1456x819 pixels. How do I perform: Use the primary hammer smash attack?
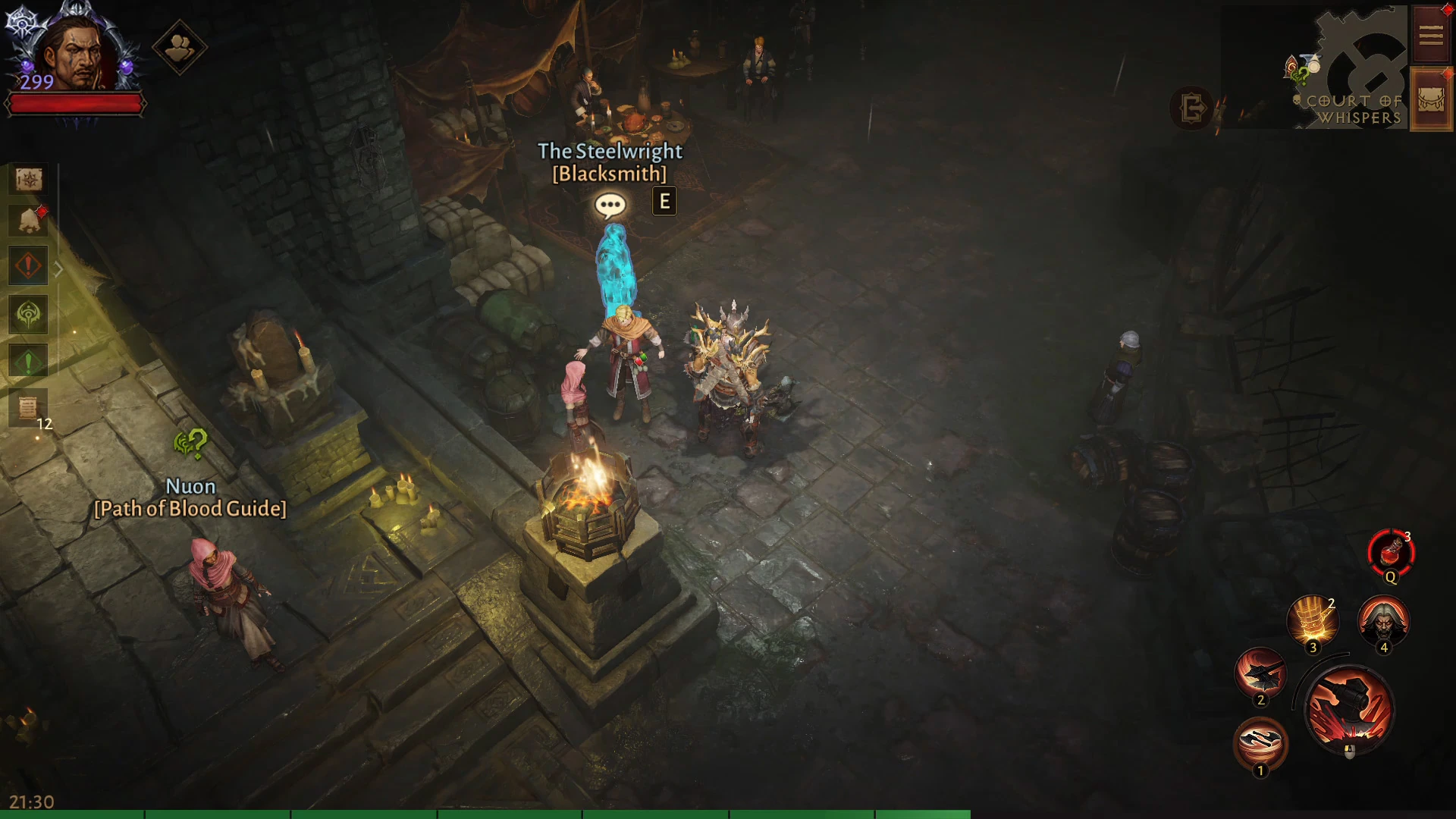pyautogui.click(x=1349, y=710)
